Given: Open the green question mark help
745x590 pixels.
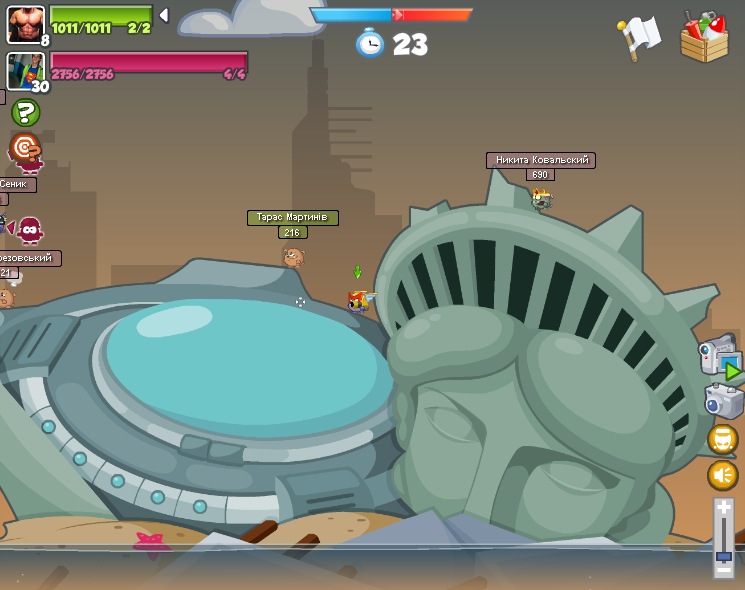Looking at the screenshot, I should 25,113.
